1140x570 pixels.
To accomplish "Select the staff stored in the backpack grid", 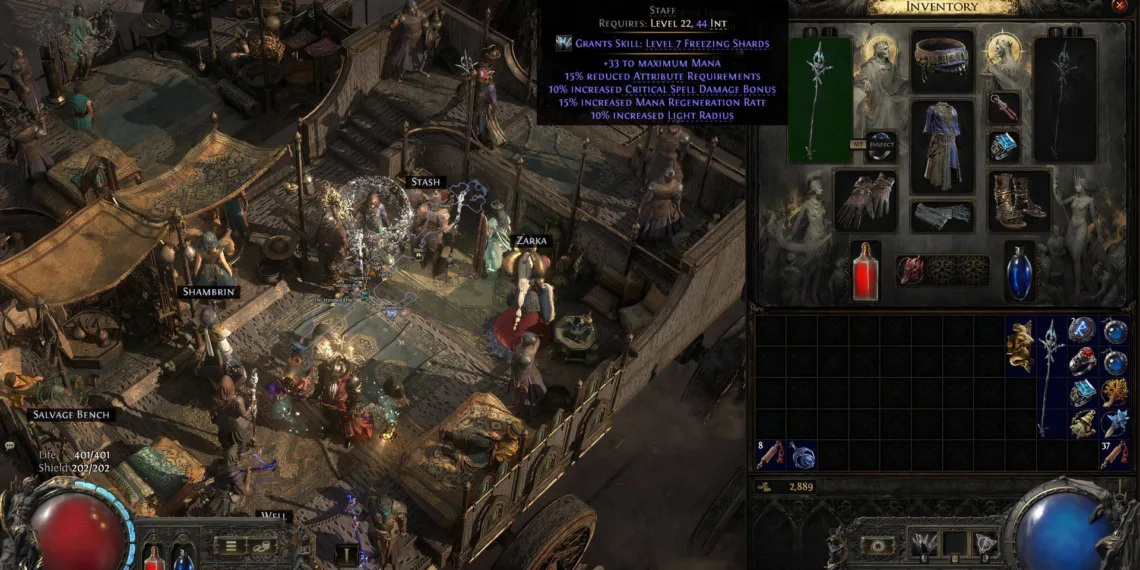I will [x=1051, y=375].
